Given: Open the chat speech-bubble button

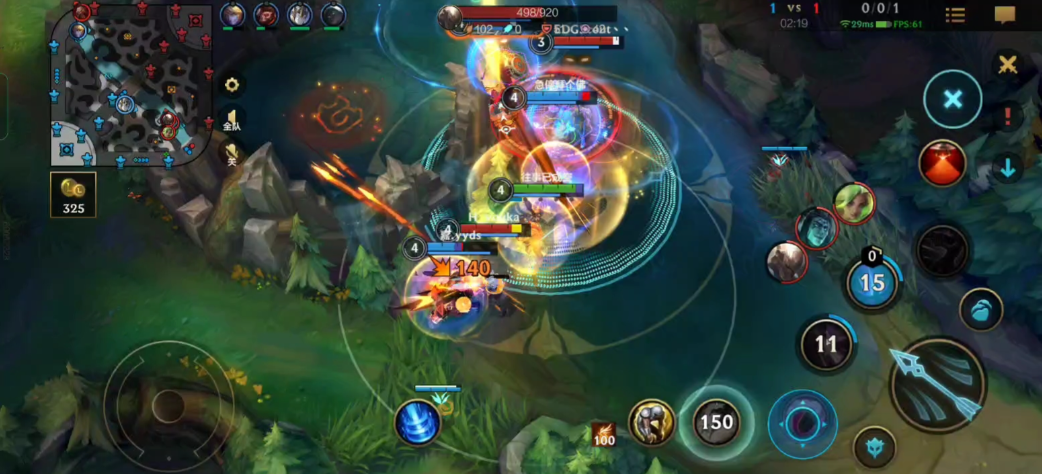Looking at the screenshot, I should (1004, 15).
